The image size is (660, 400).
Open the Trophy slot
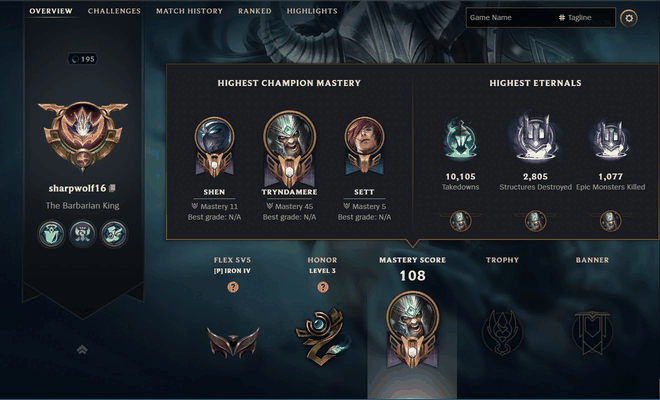502,331
